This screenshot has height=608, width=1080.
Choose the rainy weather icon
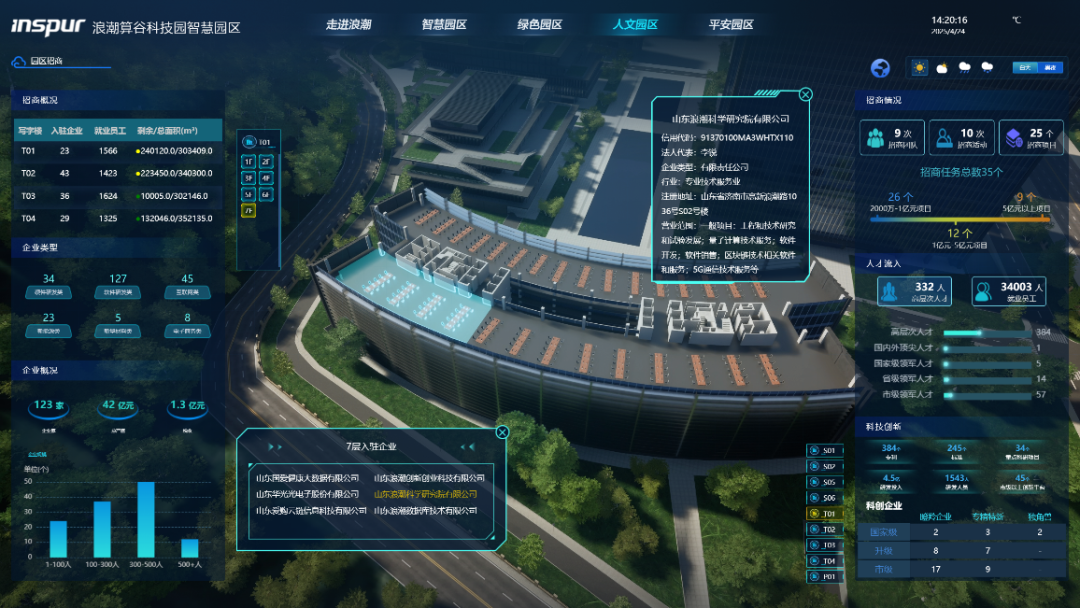coord(965,68)
